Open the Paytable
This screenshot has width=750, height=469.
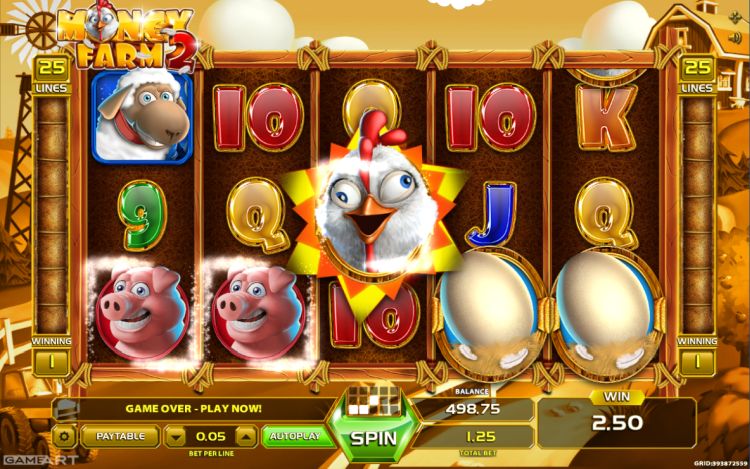(x=119, y=436)
